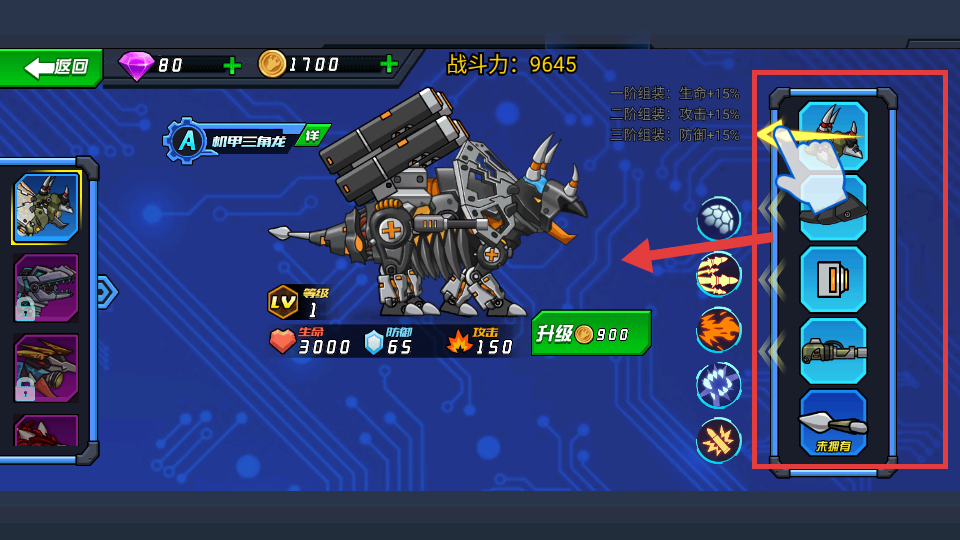Select the triceratops head part slot
This screenshot has height=540, width=960.
tap(833, 135)
